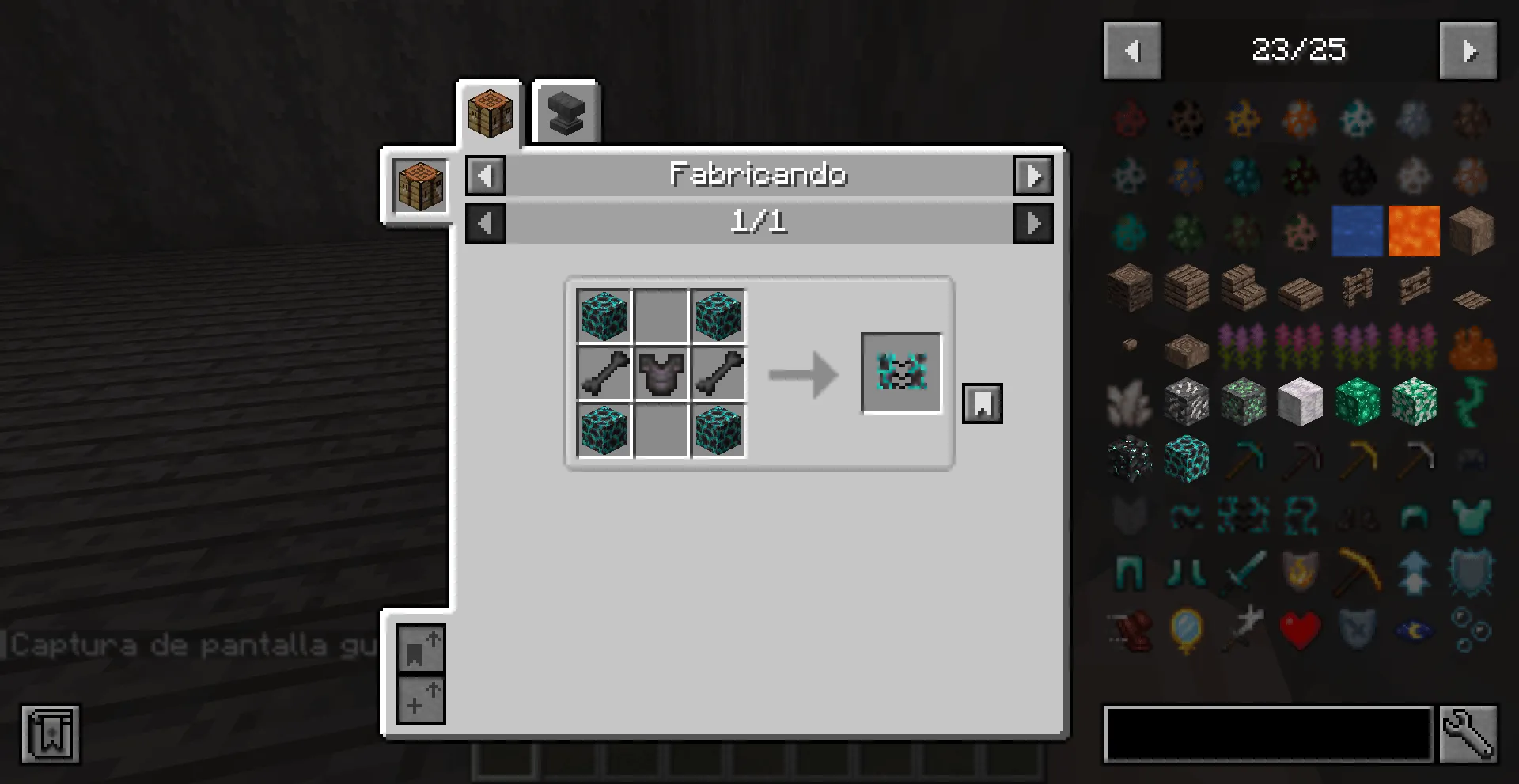Image resolution: width=1519 pixels, height=784 pixels.
Task: Select the orange lava block swatch
Action: click(1414, 230)
